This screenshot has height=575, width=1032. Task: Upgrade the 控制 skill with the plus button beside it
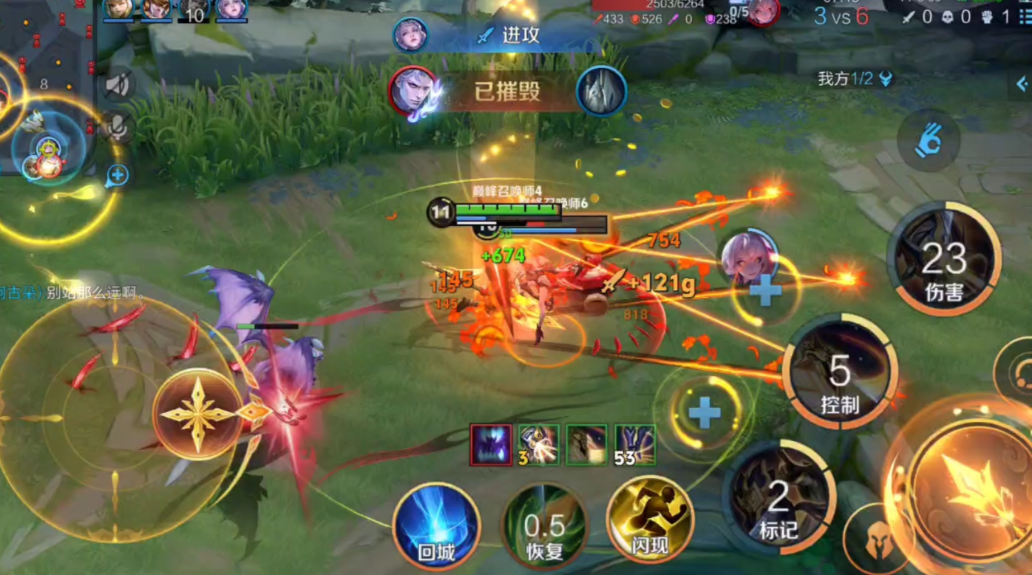[x=765, y=290]
